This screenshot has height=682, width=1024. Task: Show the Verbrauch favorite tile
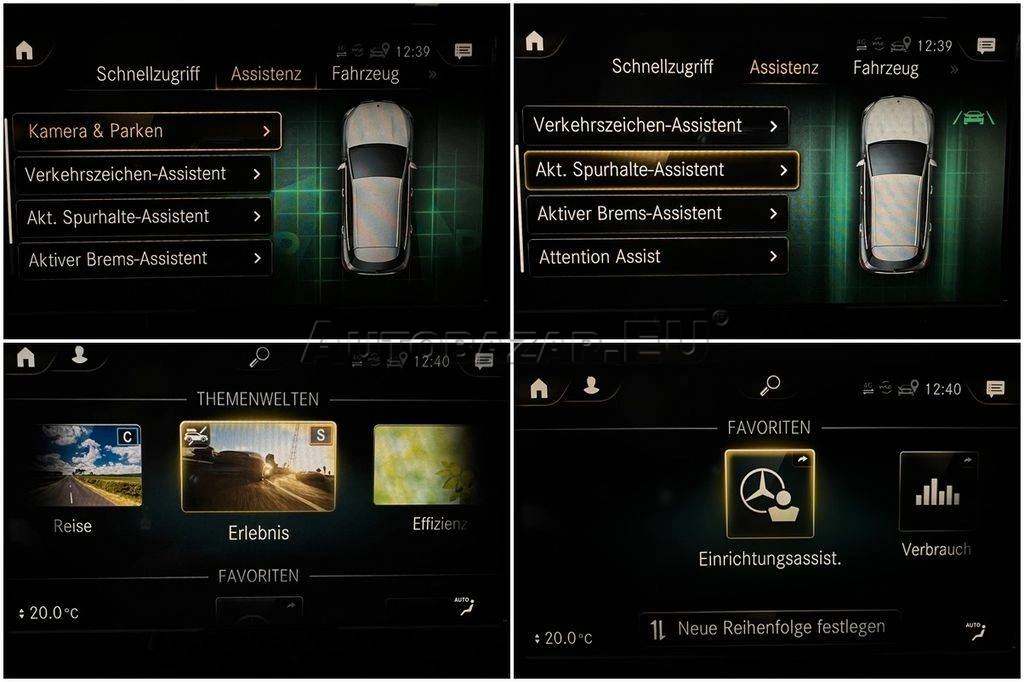pyautogui.click(x=937, y=491)
